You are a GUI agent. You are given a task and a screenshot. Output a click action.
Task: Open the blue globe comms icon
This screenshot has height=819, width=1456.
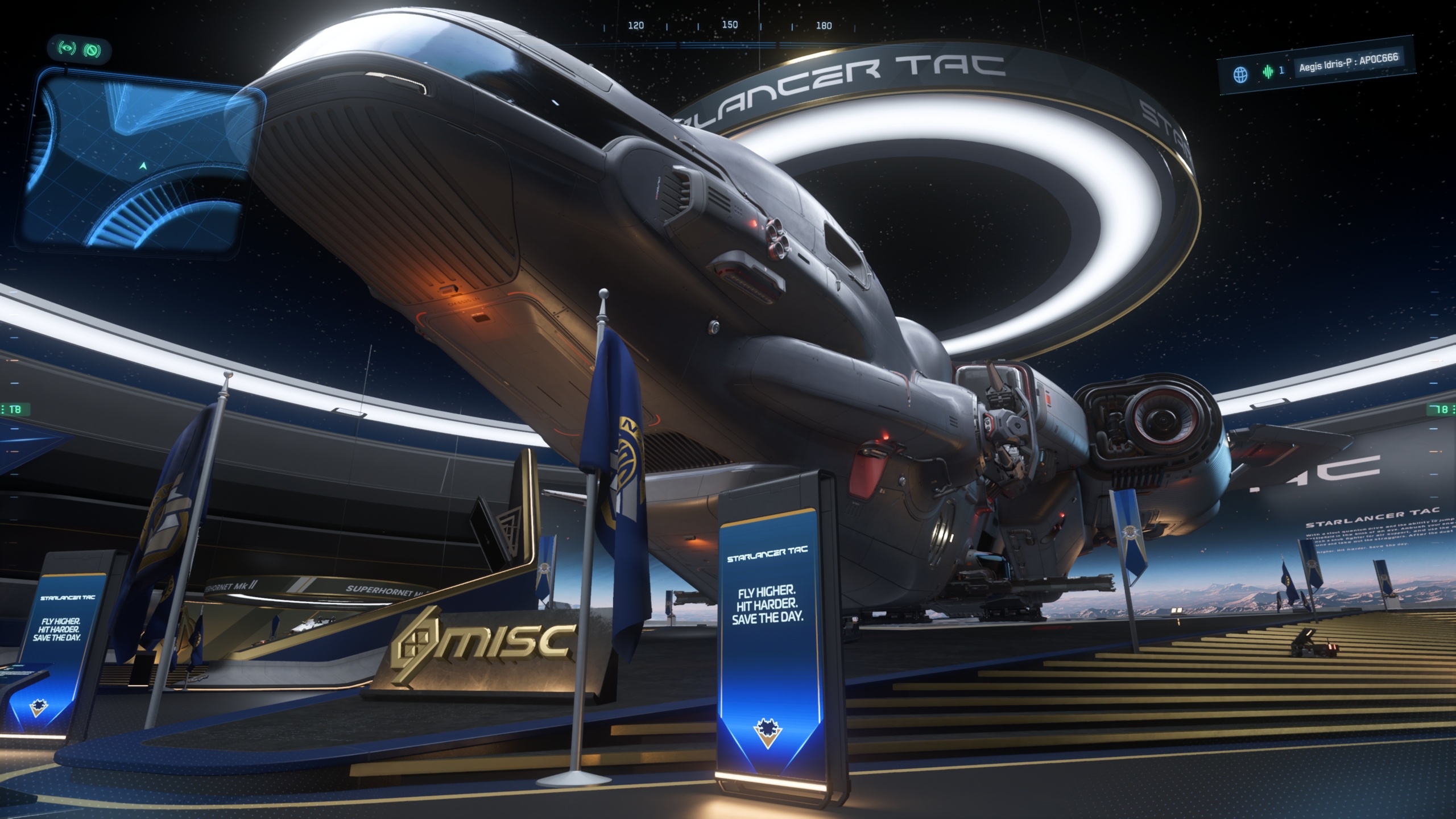(1240, 75)
